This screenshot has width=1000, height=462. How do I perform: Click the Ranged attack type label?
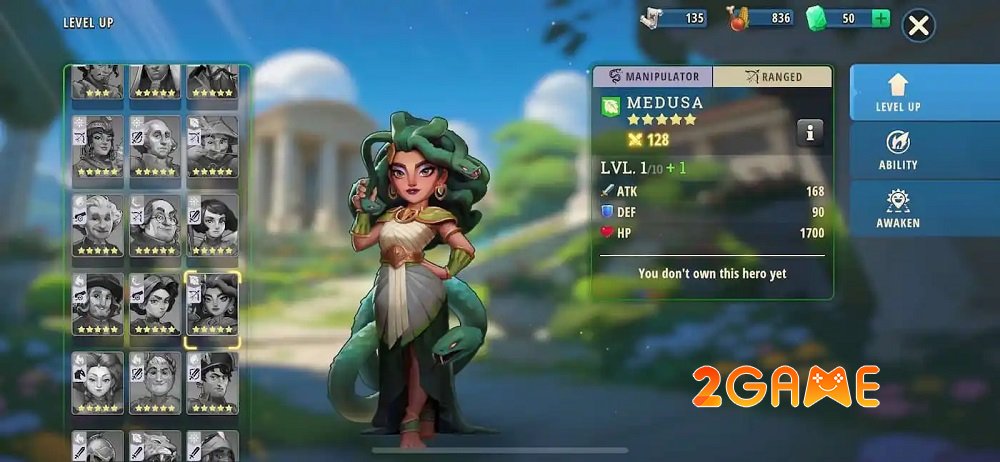click(x=772, y=77)
